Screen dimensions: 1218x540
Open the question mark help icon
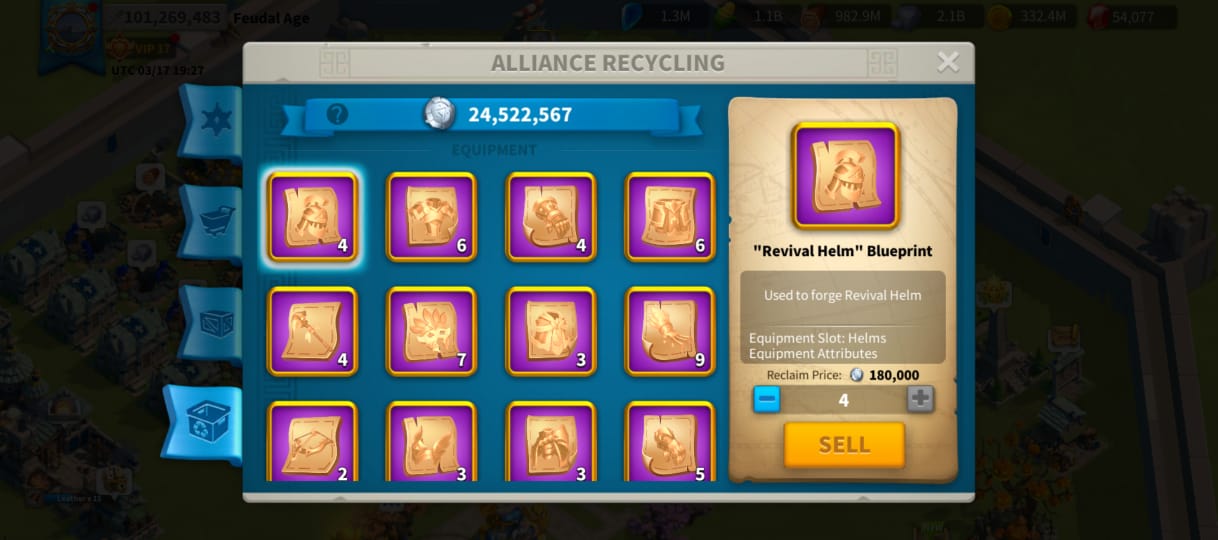point(337,114)
